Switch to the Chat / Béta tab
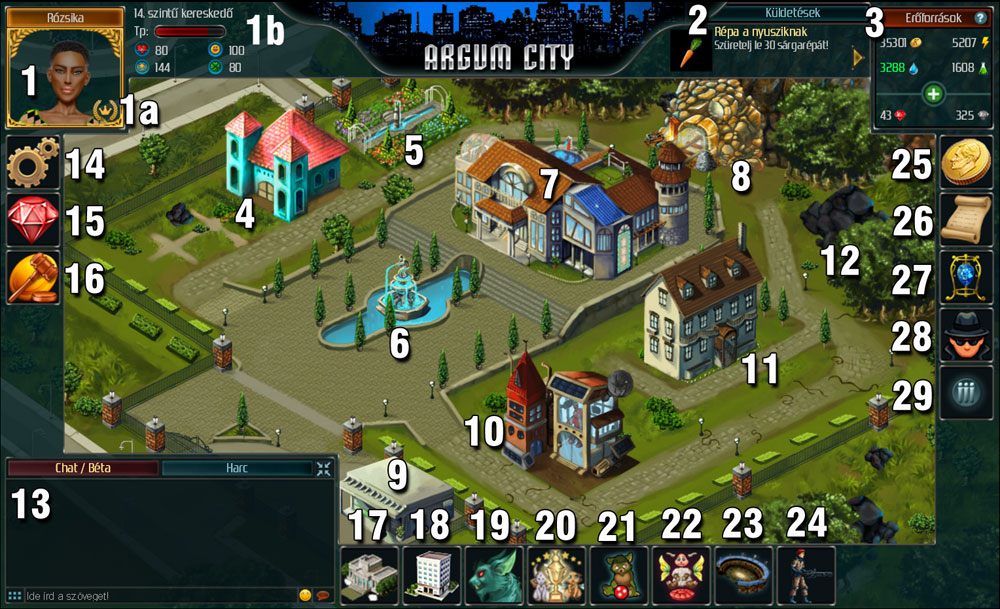Screen dimensions: 1000x609 82,468
